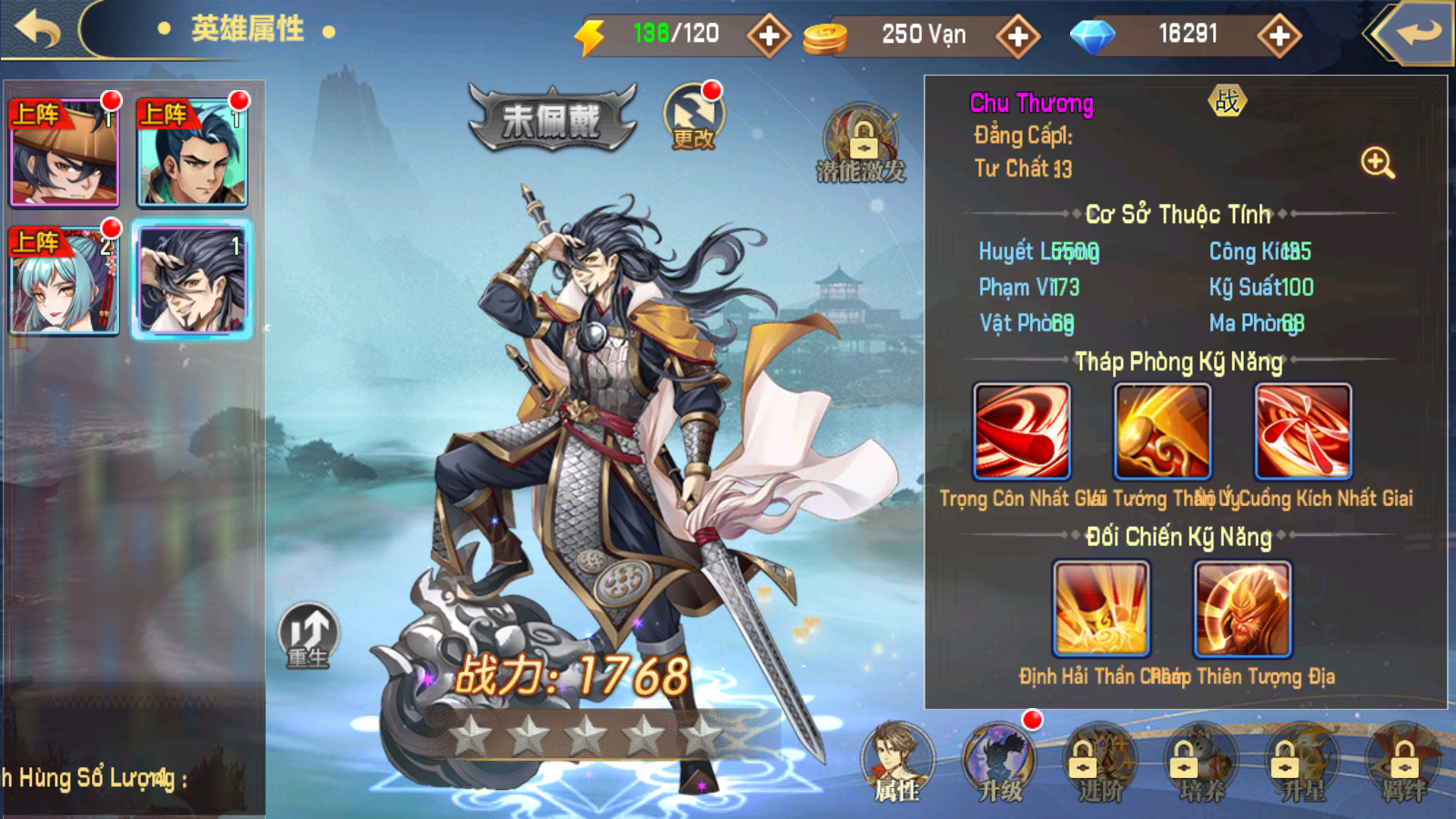Open the 重生 rebirth button

[308, 635]
